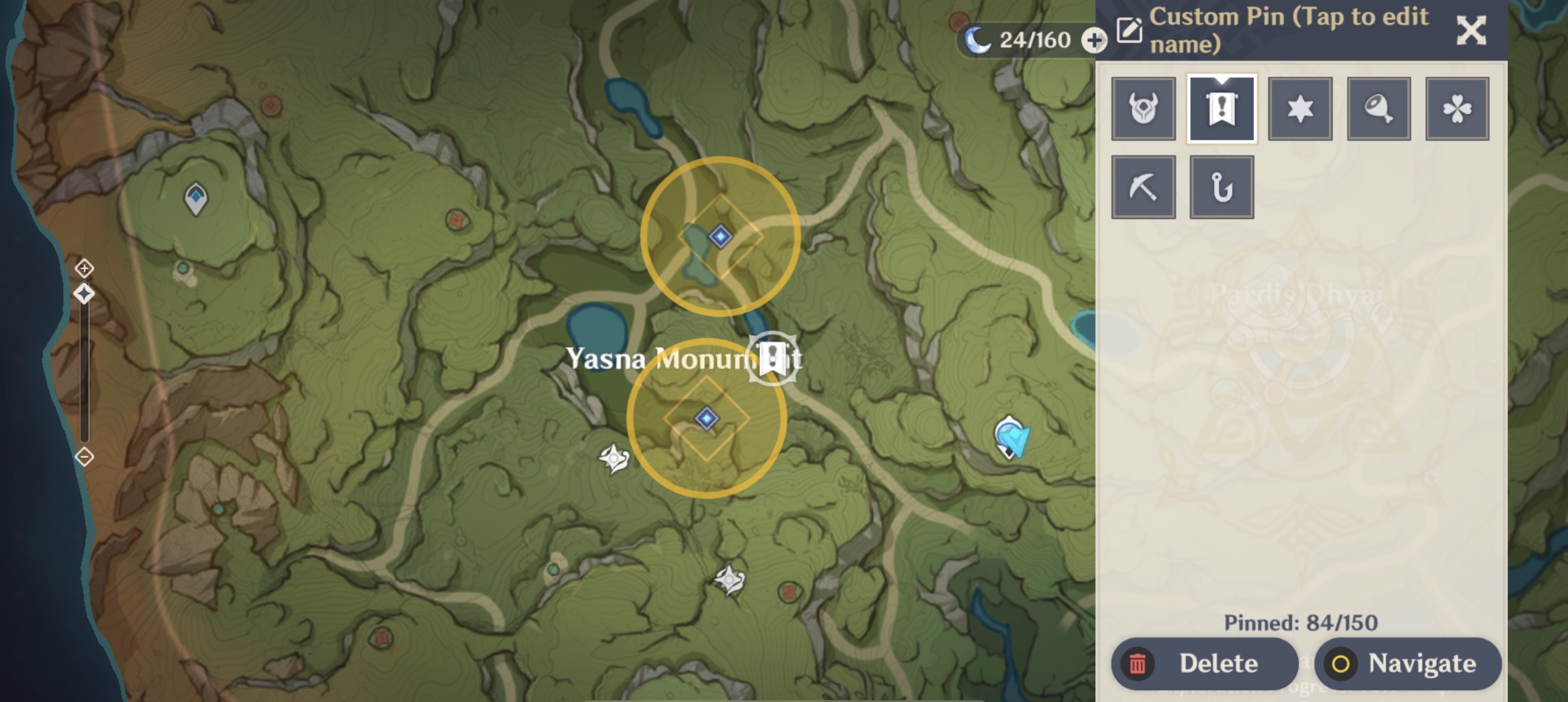Choose the meat pin icon
The width and height of the screenshot is (1568, 702).
click(x=1379, y=108)
